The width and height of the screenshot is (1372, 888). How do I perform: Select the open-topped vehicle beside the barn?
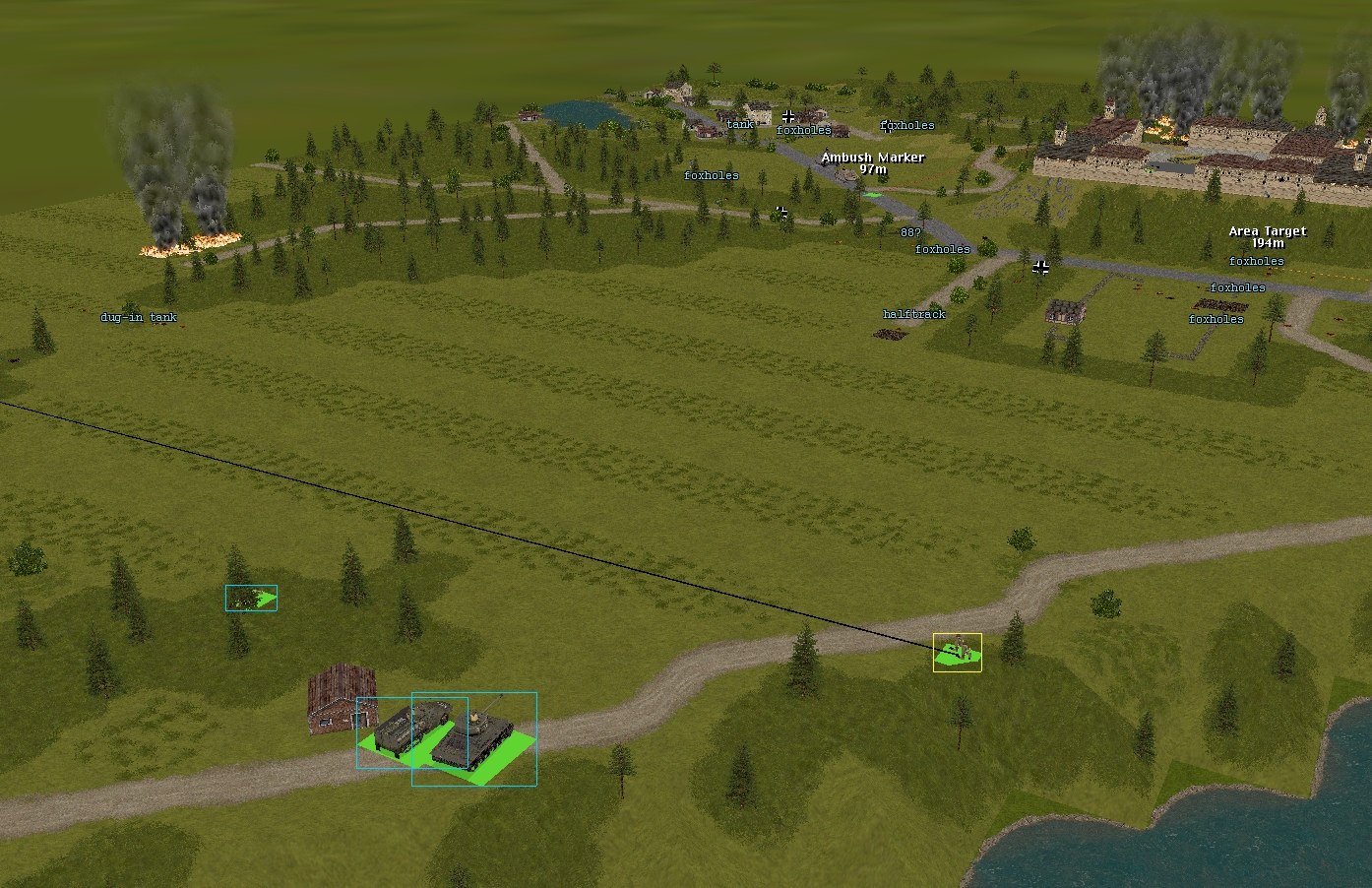[399, 730]
